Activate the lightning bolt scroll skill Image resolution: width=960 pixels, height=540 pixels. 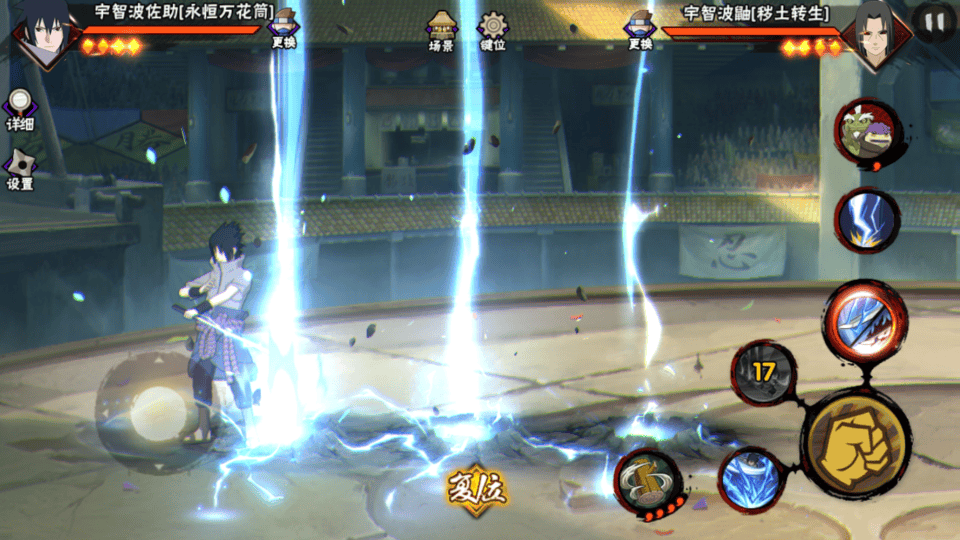pos(866,220)
